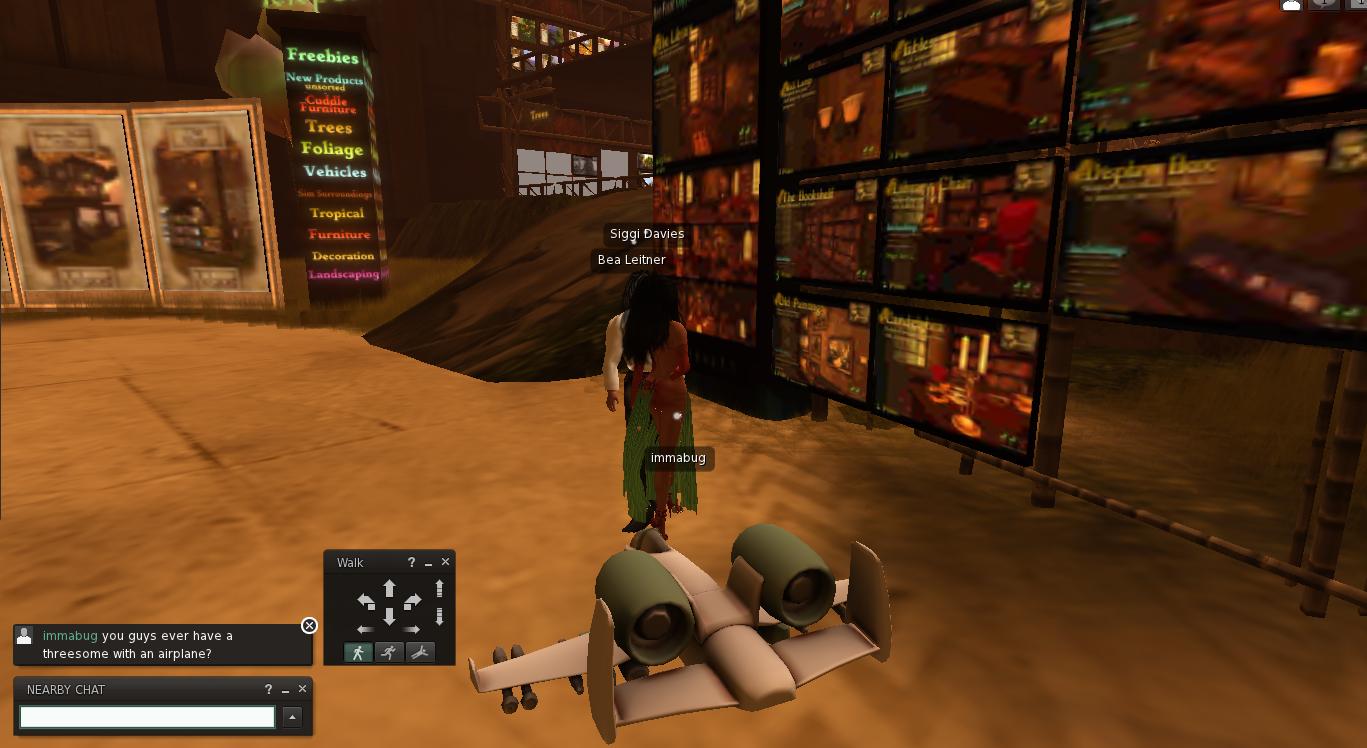Turn right using the curved right arrow

(x=412, y=601)
